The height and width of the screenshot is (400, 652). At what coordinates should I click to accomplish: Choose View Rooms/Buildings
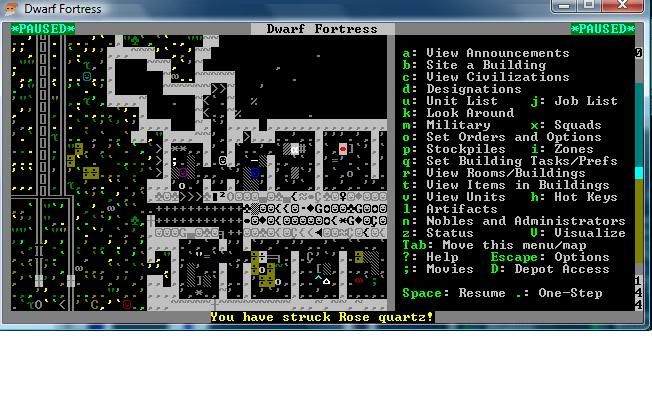[505, 173]
